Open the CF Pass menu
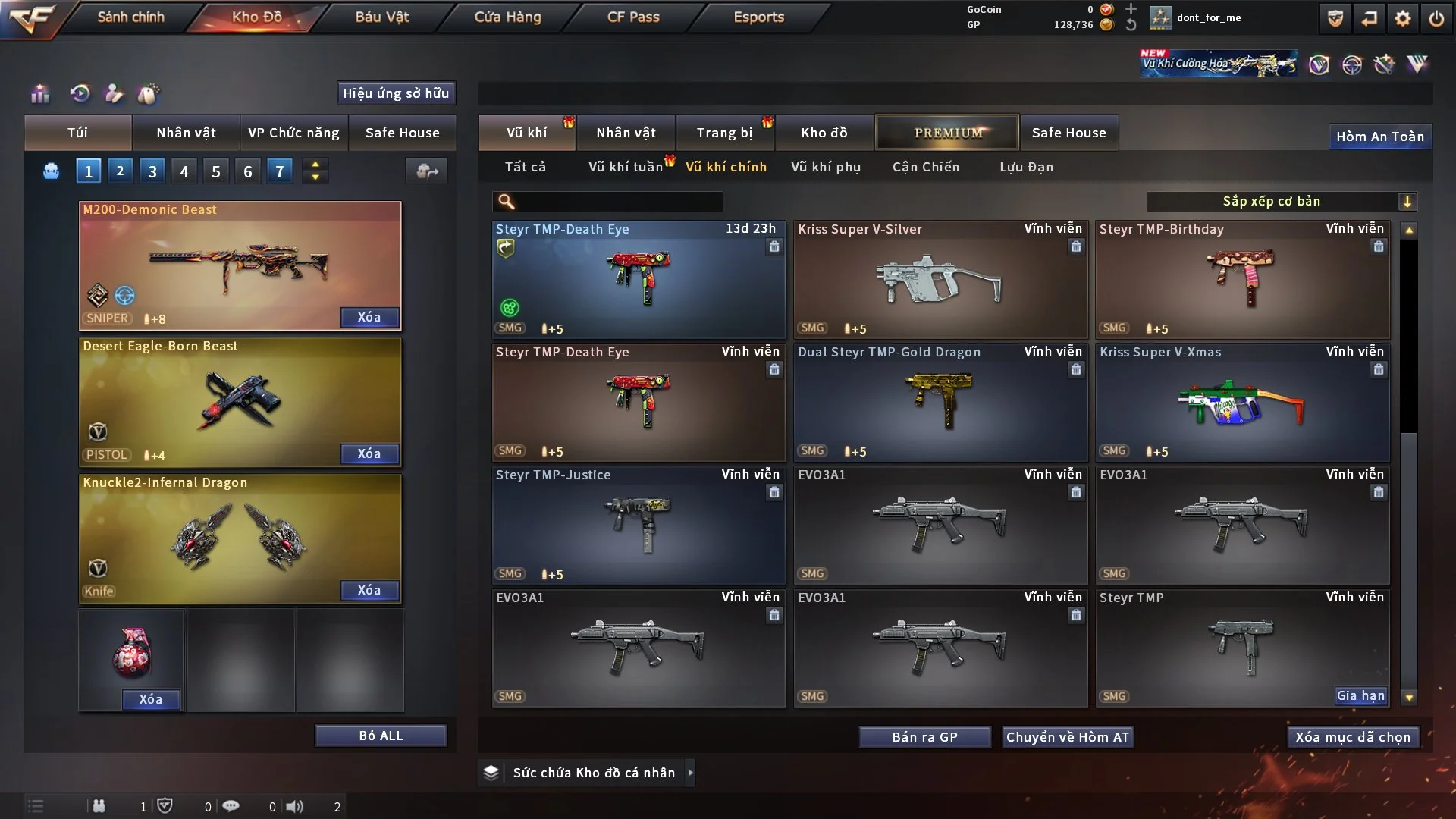 click(x=633, y=17)
